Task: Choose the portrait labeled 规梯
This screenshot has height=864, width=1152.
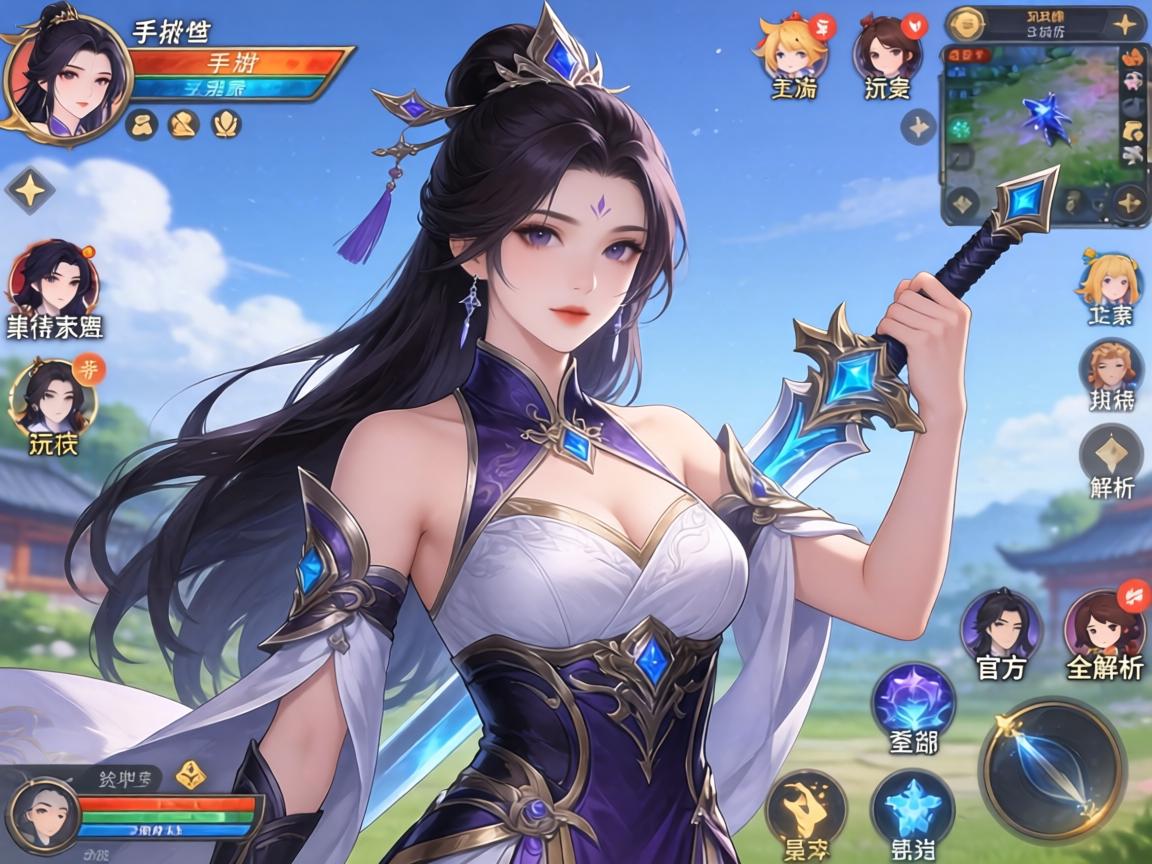Action: 1111,368
